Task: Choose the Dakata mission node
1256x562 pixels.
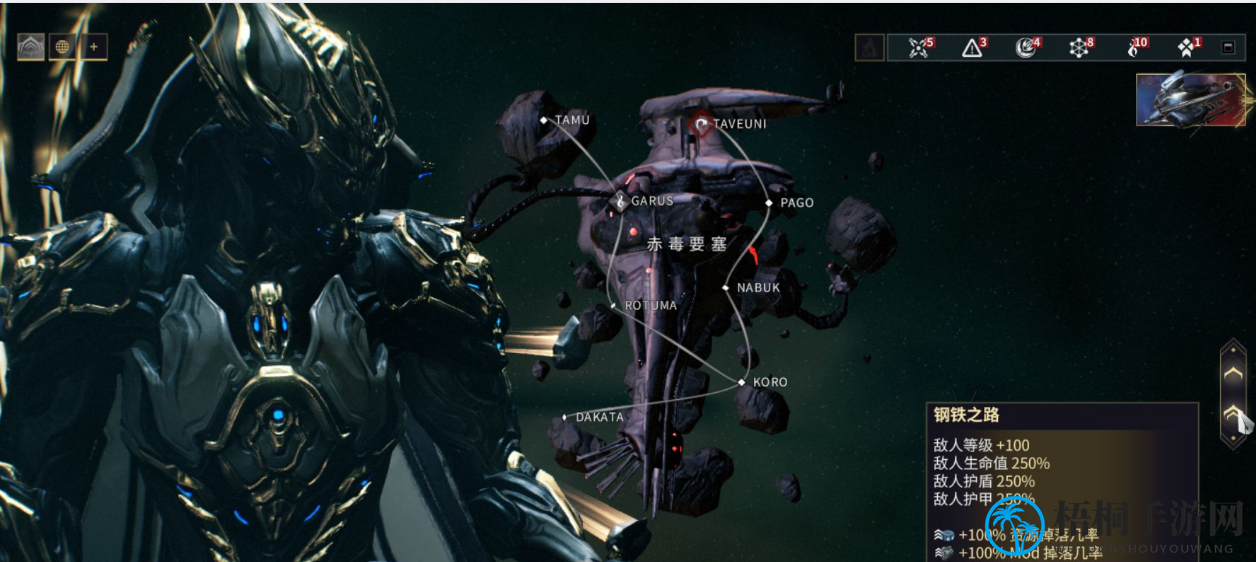Action: (x=566, y=417)
